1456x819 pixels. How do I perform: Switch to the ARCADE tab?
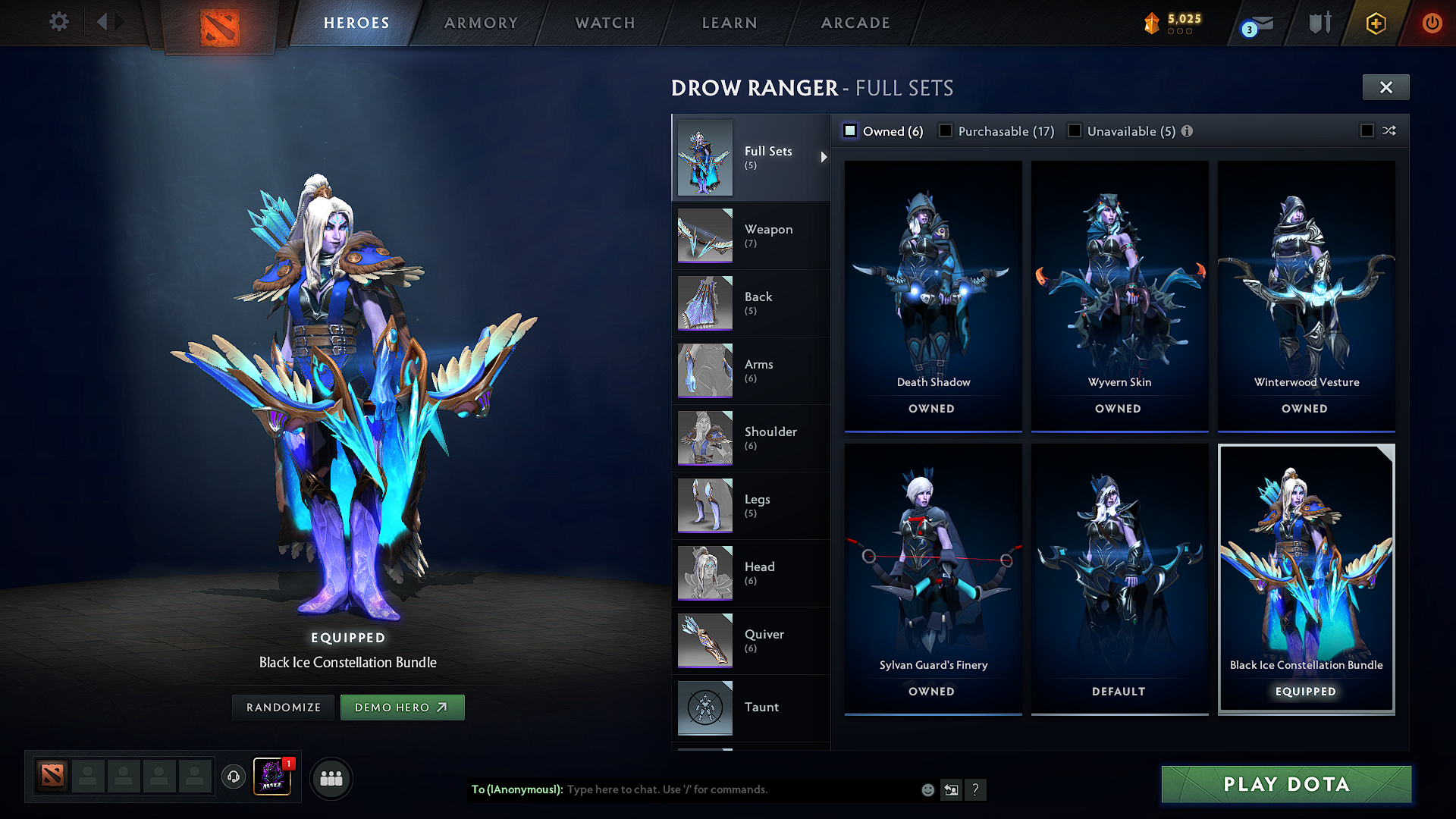855,23
